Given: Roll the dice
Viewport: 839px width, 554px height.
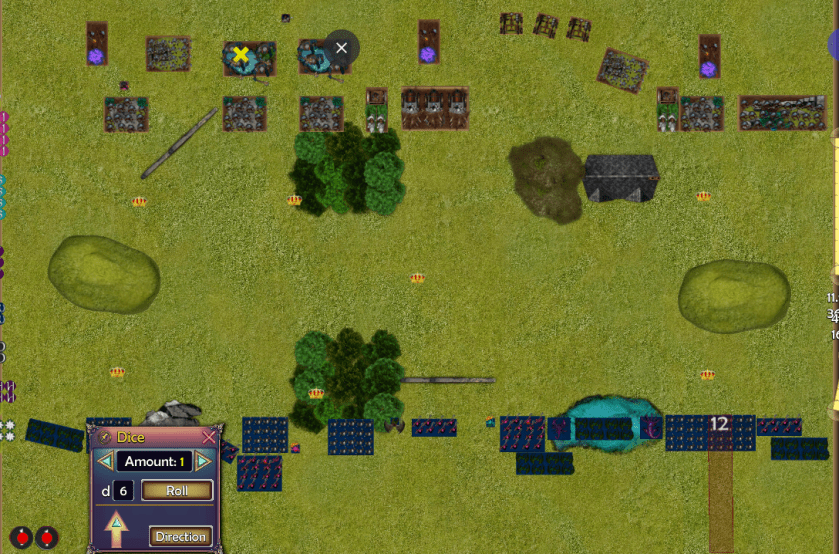Looking at the screenshot, I should coord(177,491).
